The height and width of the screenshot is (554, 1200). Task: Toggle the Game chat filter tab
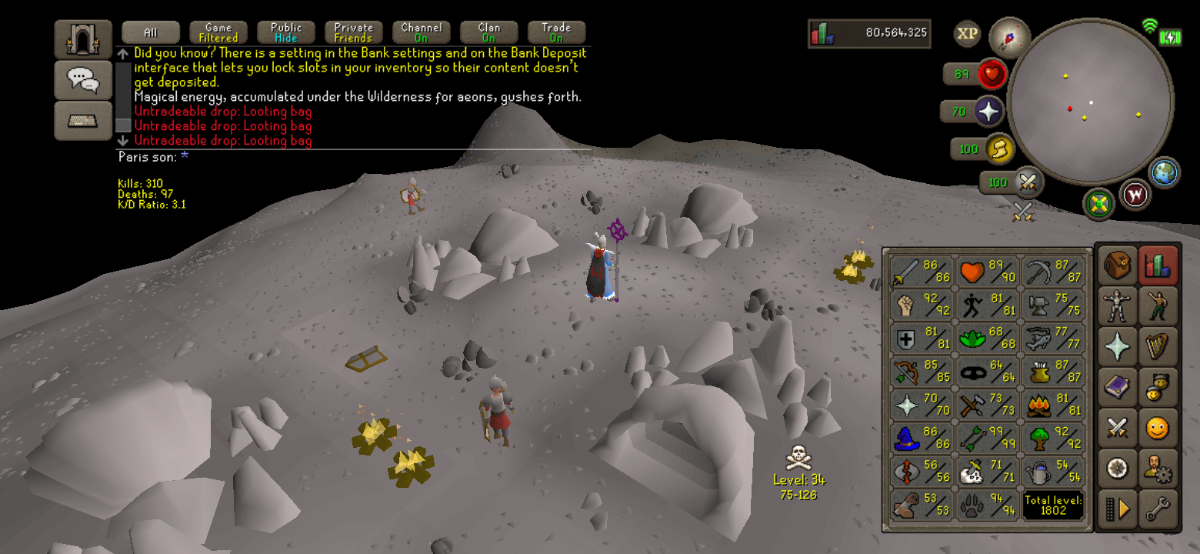218,32
